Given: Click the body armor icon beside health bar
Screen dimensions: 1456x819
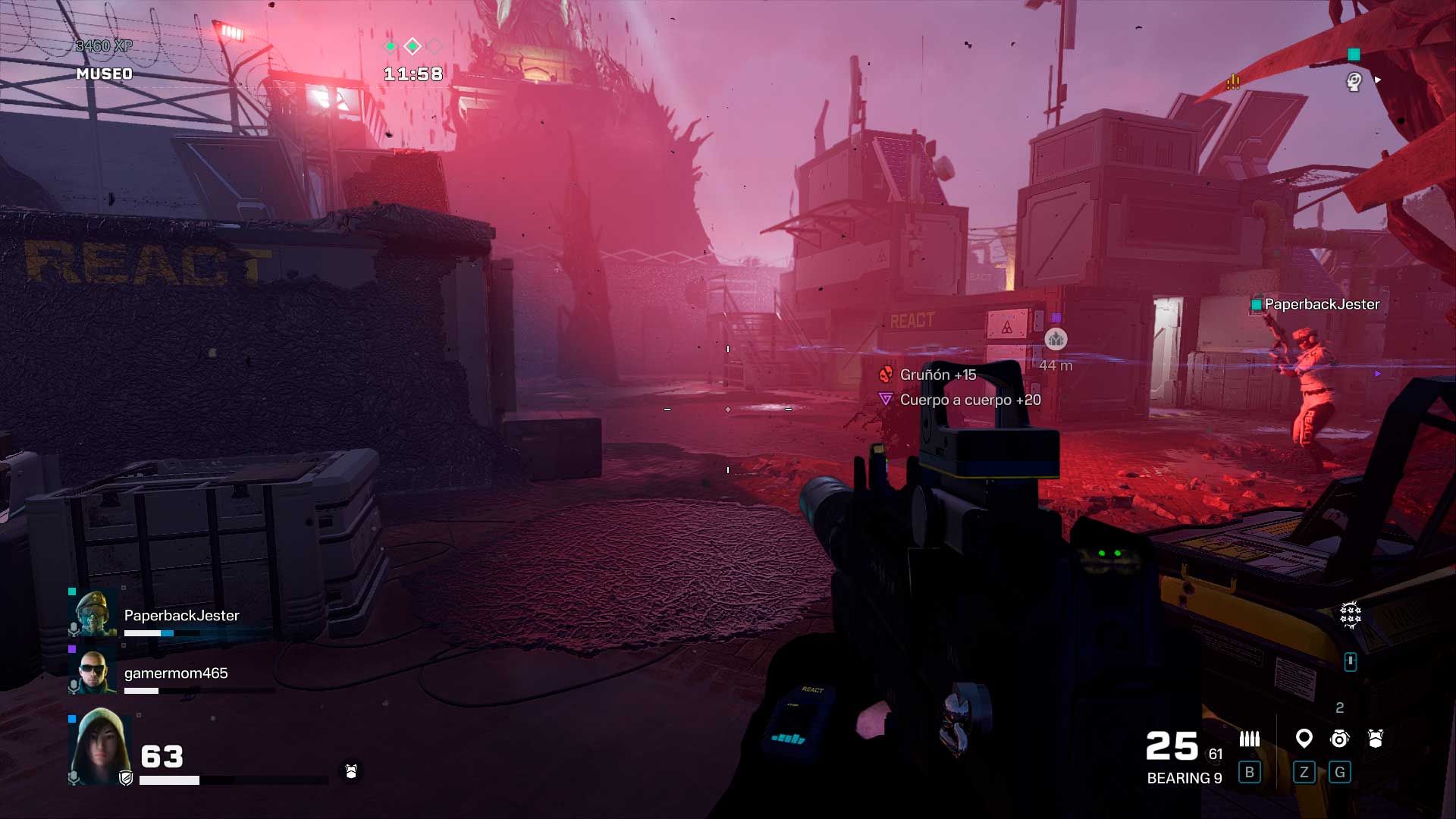Looking at the screenshot, I should [350, 771].
